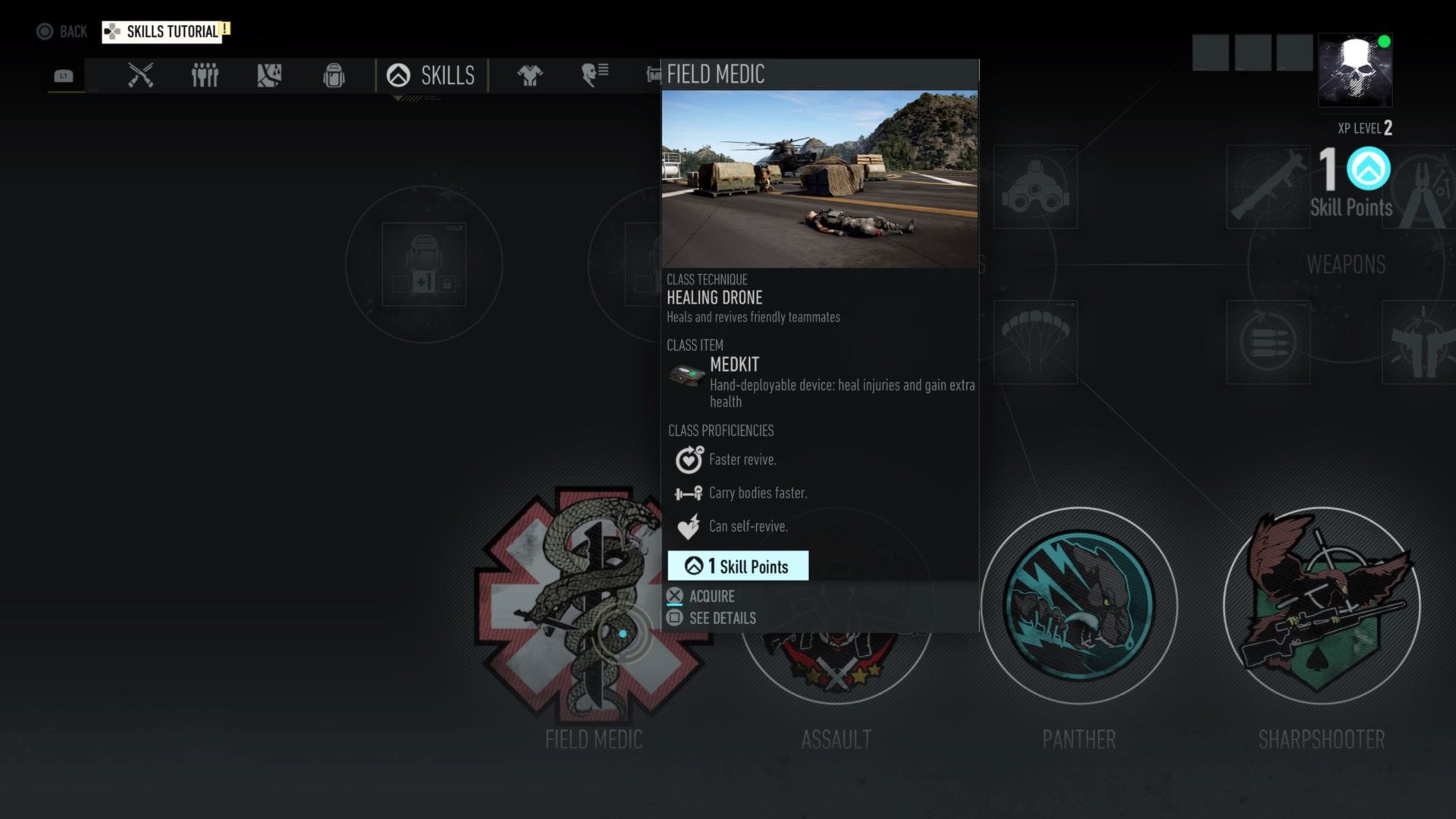Switch to the SKILLS tab
This screenshot has width=1456, height=819.
point(432,75)
